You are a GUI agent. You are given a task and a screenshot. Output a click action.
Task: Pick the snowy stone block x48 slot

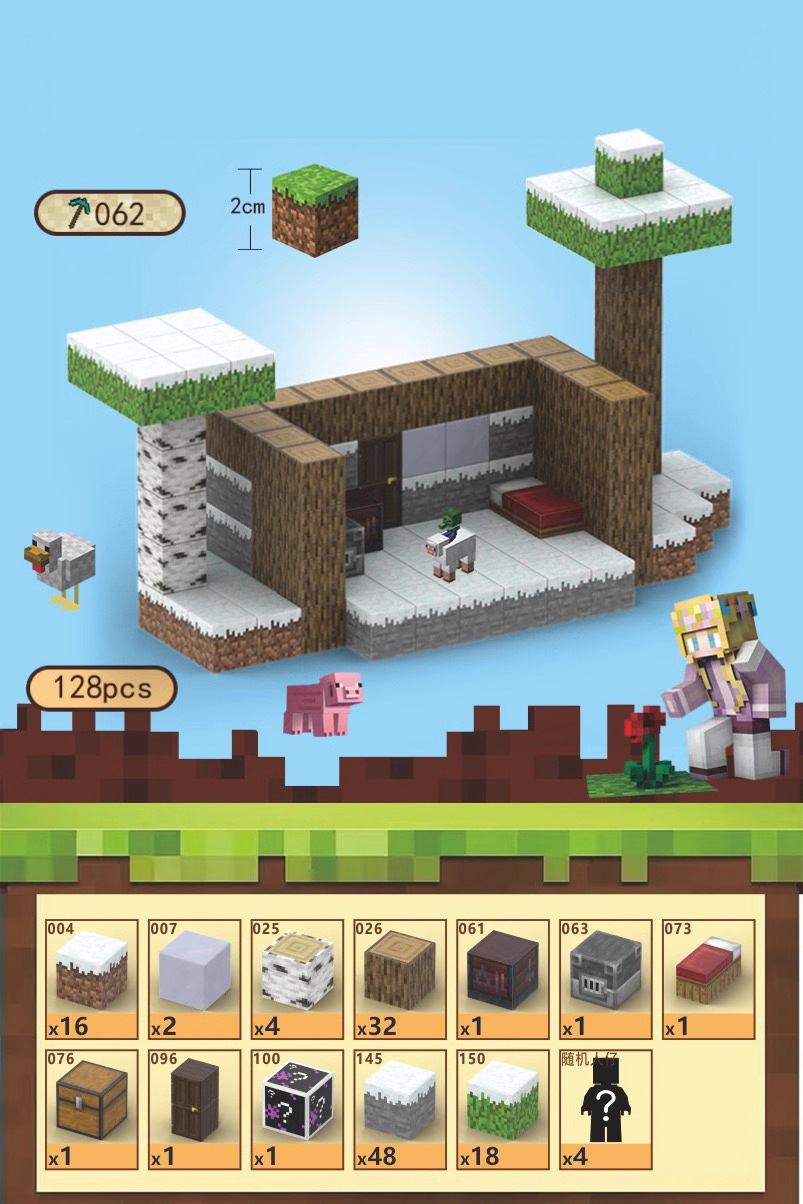tap(400, 1109)
